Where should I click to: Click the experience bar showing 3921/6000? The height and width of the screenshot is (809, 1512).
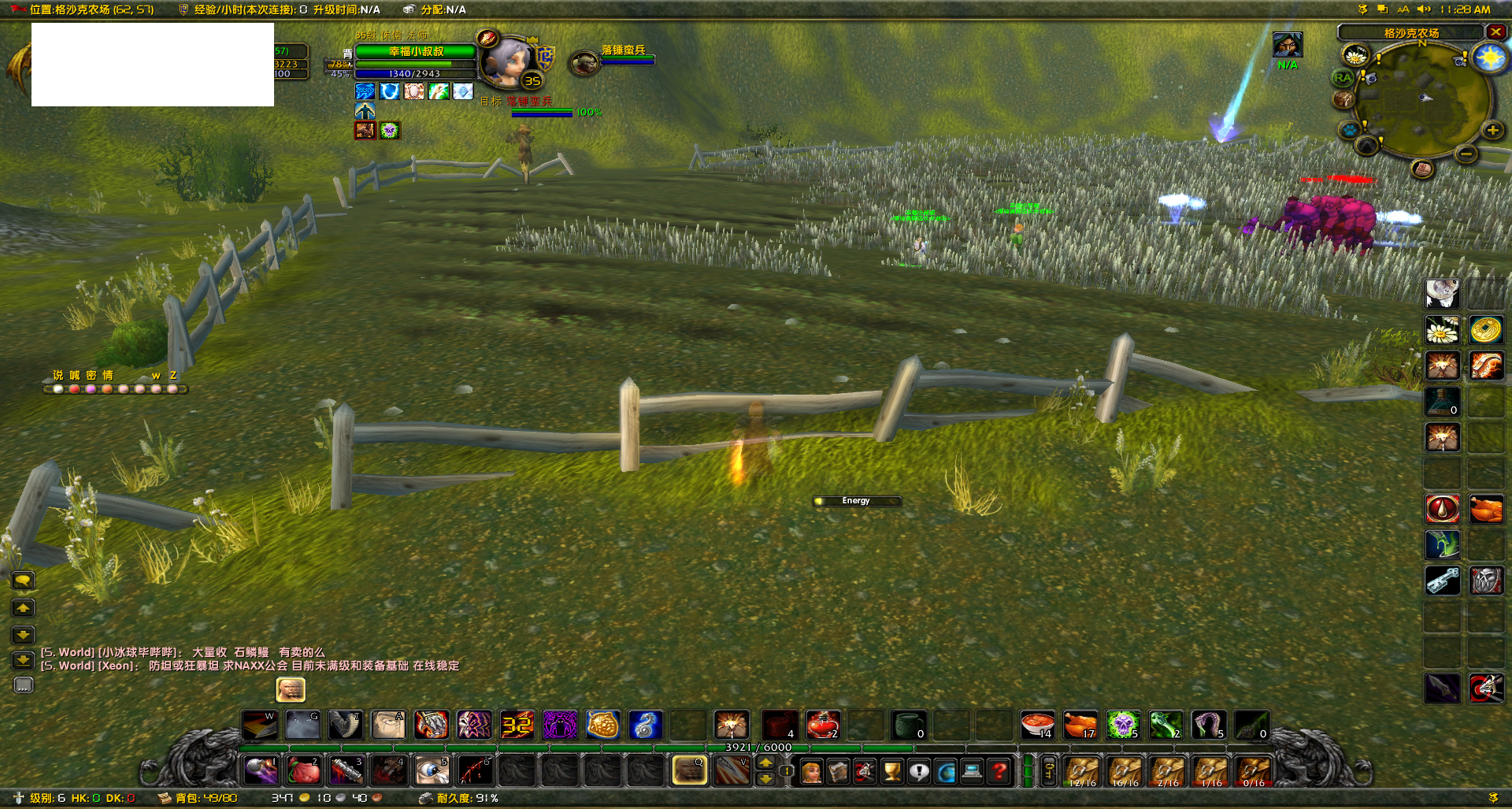click(x=756, y=748)
